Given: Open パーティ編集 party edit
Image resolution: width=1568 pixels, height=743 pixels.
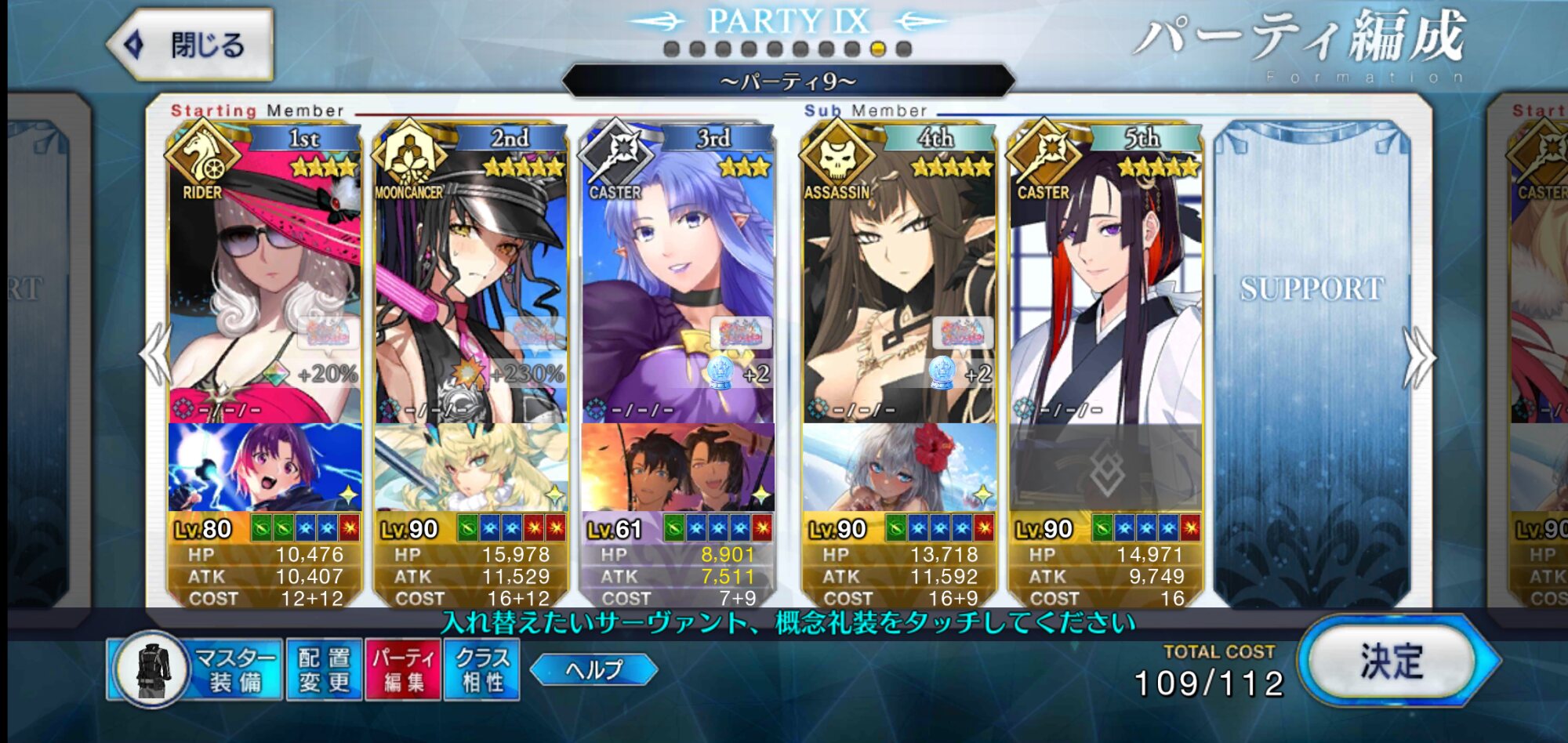Looking at the screenshot, I should coord(403,670).
